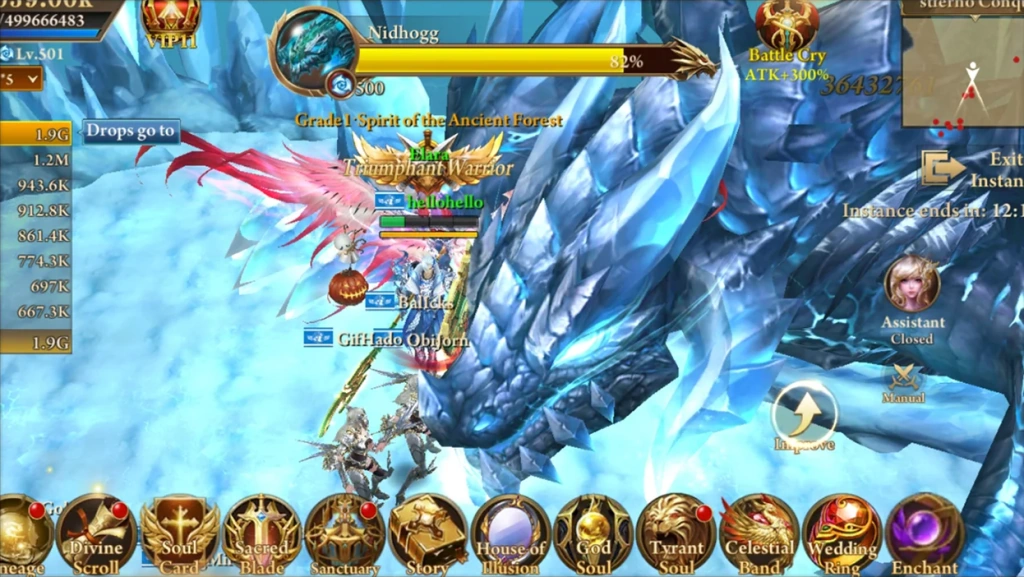Open the Drops go to panel
Screen dimensions: 1024x577
(130, 131)
